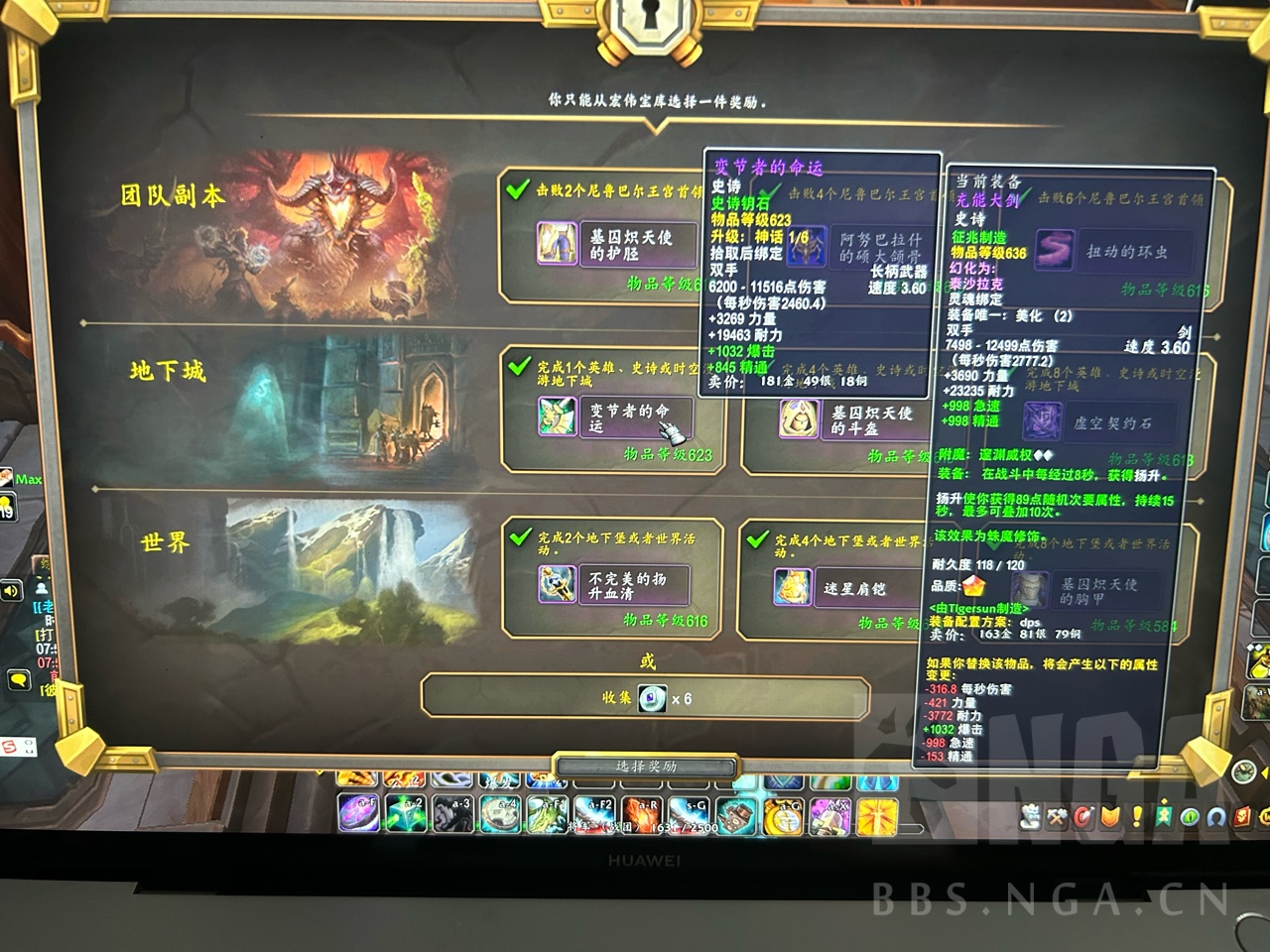
Task: Open the red spellbook micro-menu icon
Action: click(x=1241, y=816)
